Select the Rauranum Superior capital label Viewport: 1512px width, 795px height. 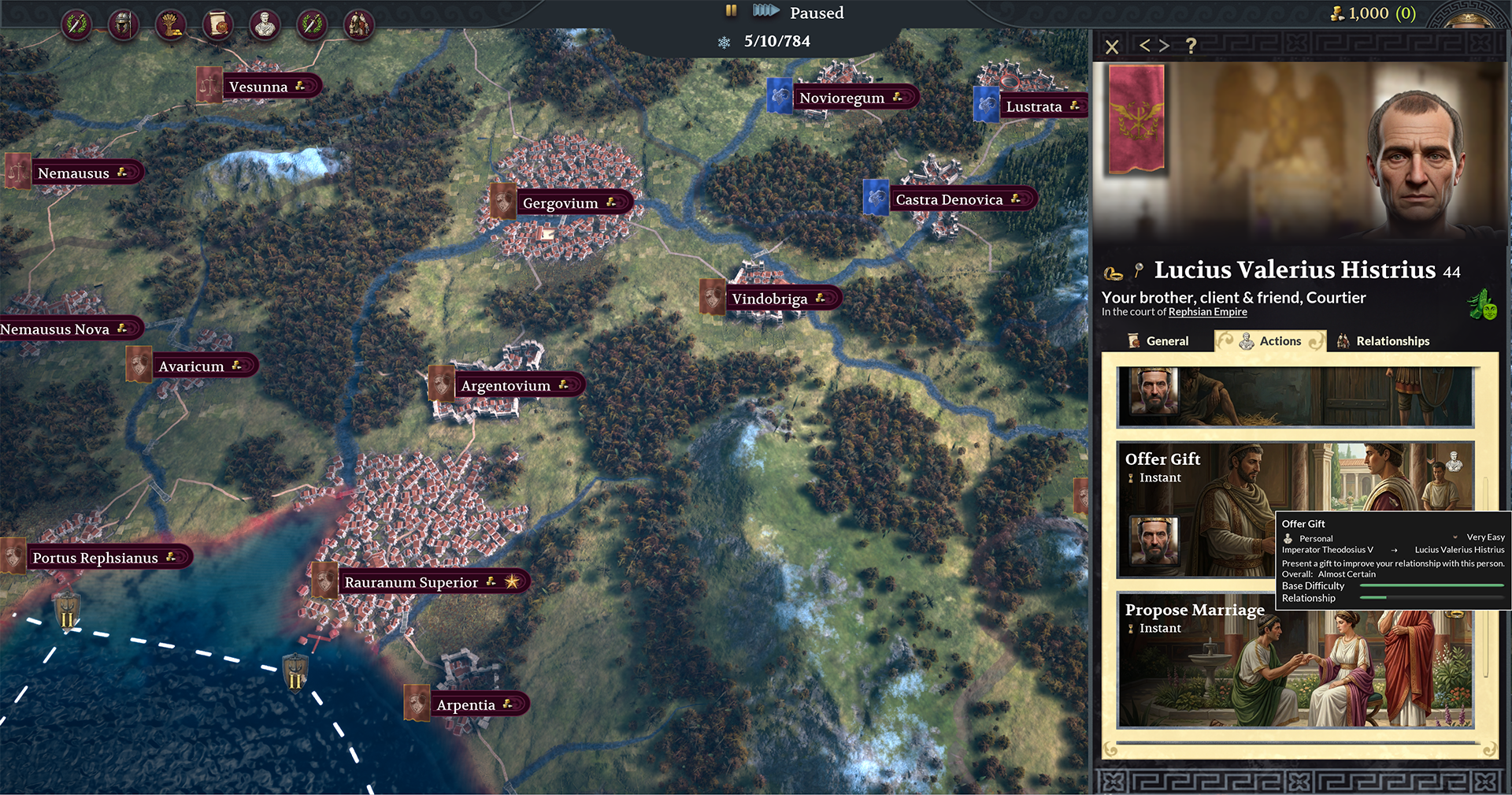click(x=411, y=582)
